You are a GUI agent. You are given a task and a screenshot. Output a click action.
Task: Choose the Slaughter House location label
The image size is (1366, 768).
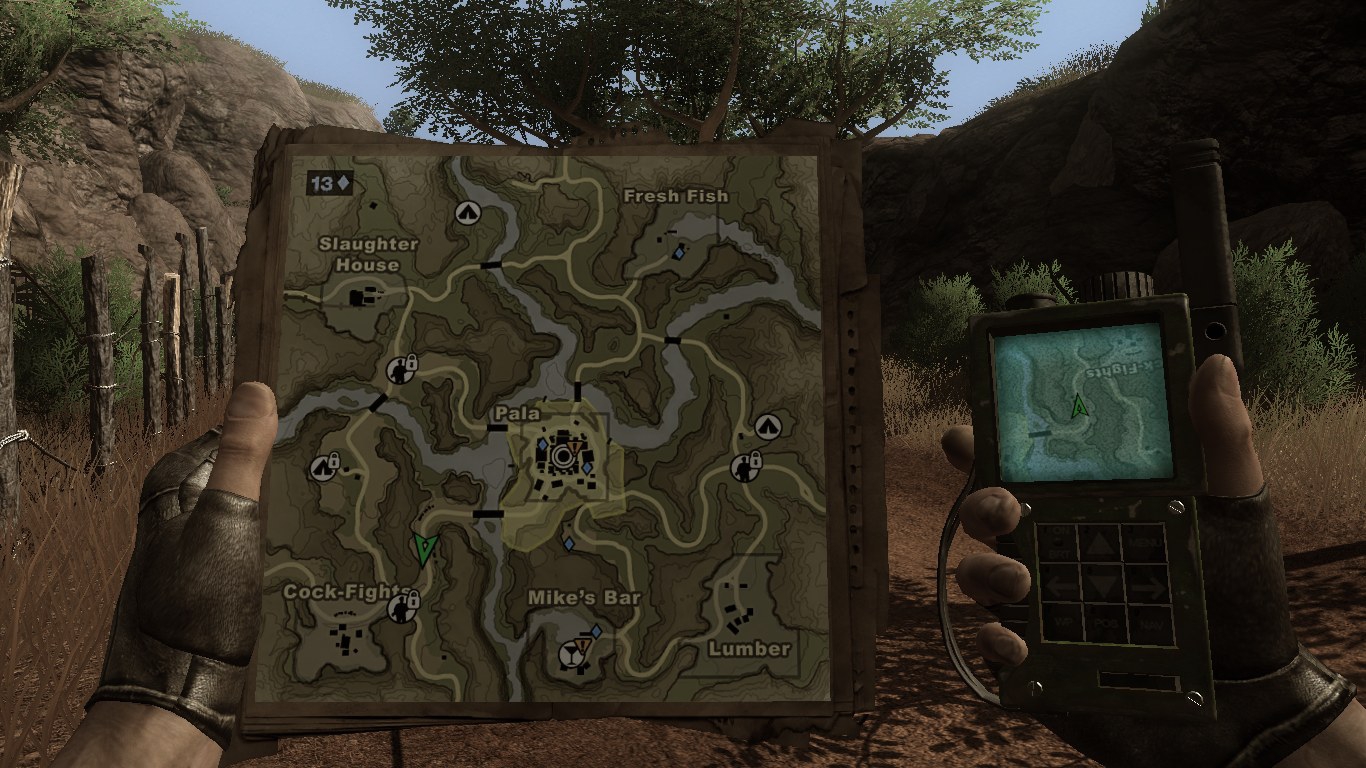tap(367, 254)
